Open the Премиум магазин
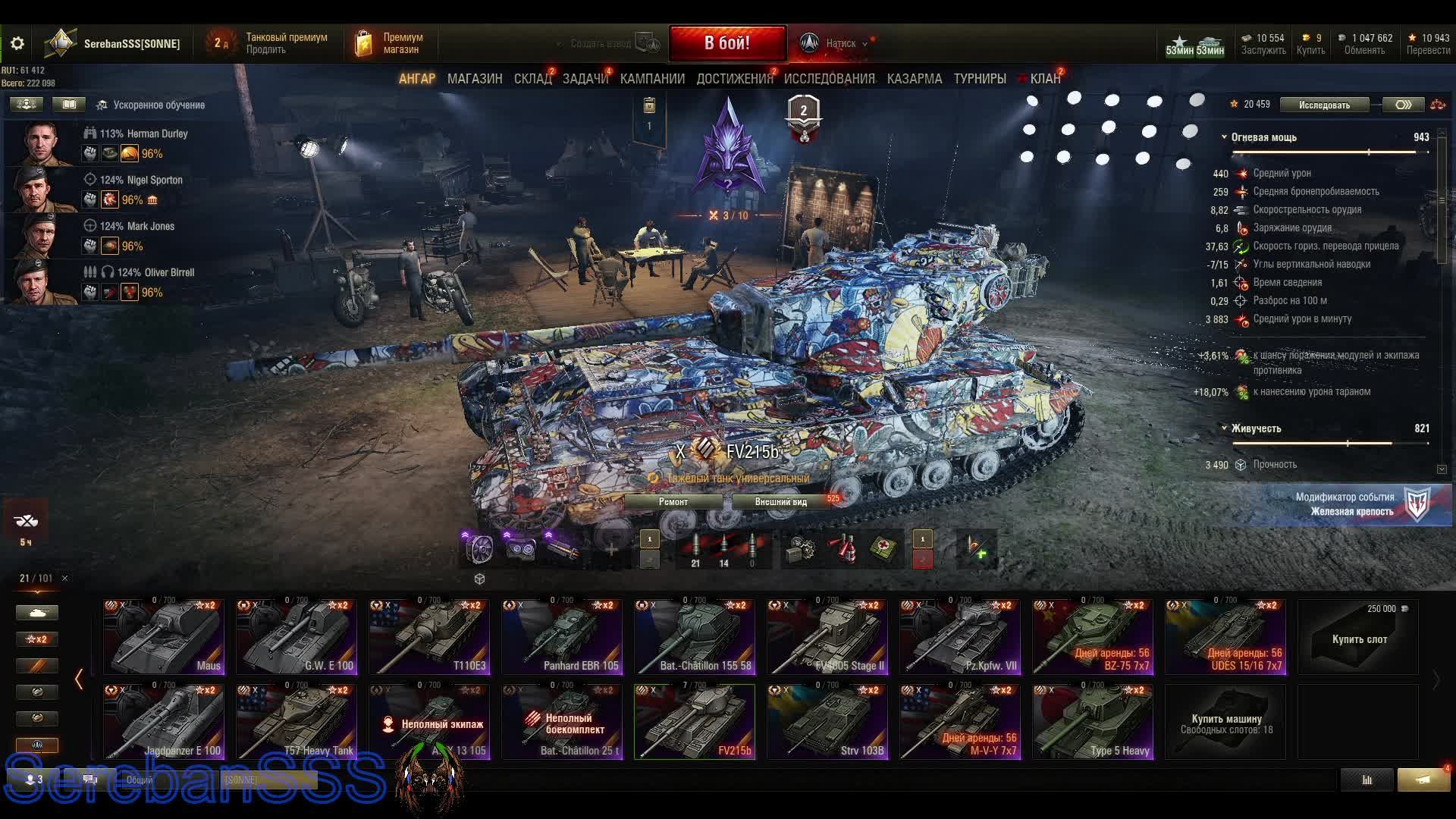 (x=388, y=43)
